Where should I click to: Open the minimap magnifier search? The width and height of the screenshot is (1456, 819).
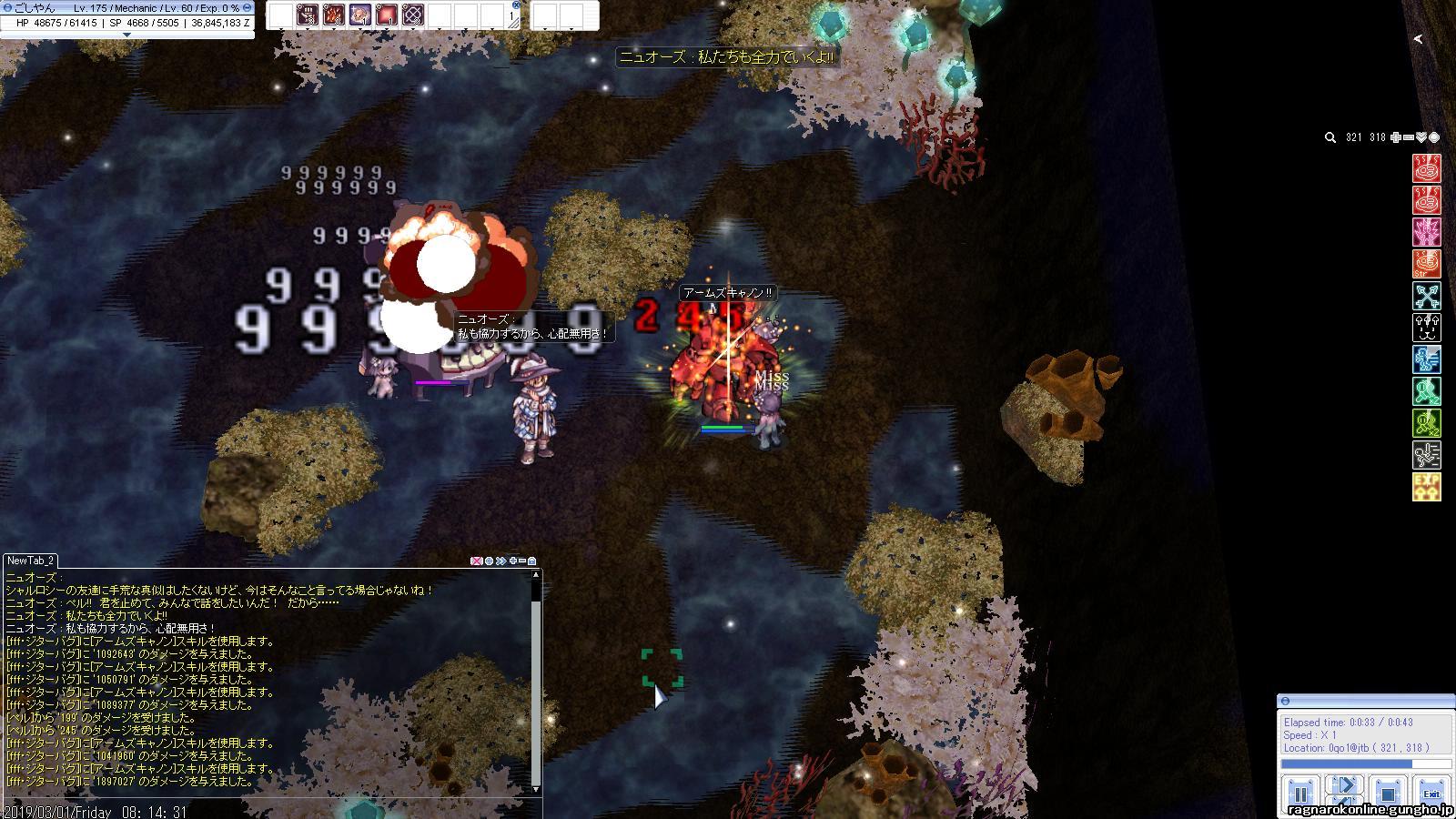click(1330, 137)
